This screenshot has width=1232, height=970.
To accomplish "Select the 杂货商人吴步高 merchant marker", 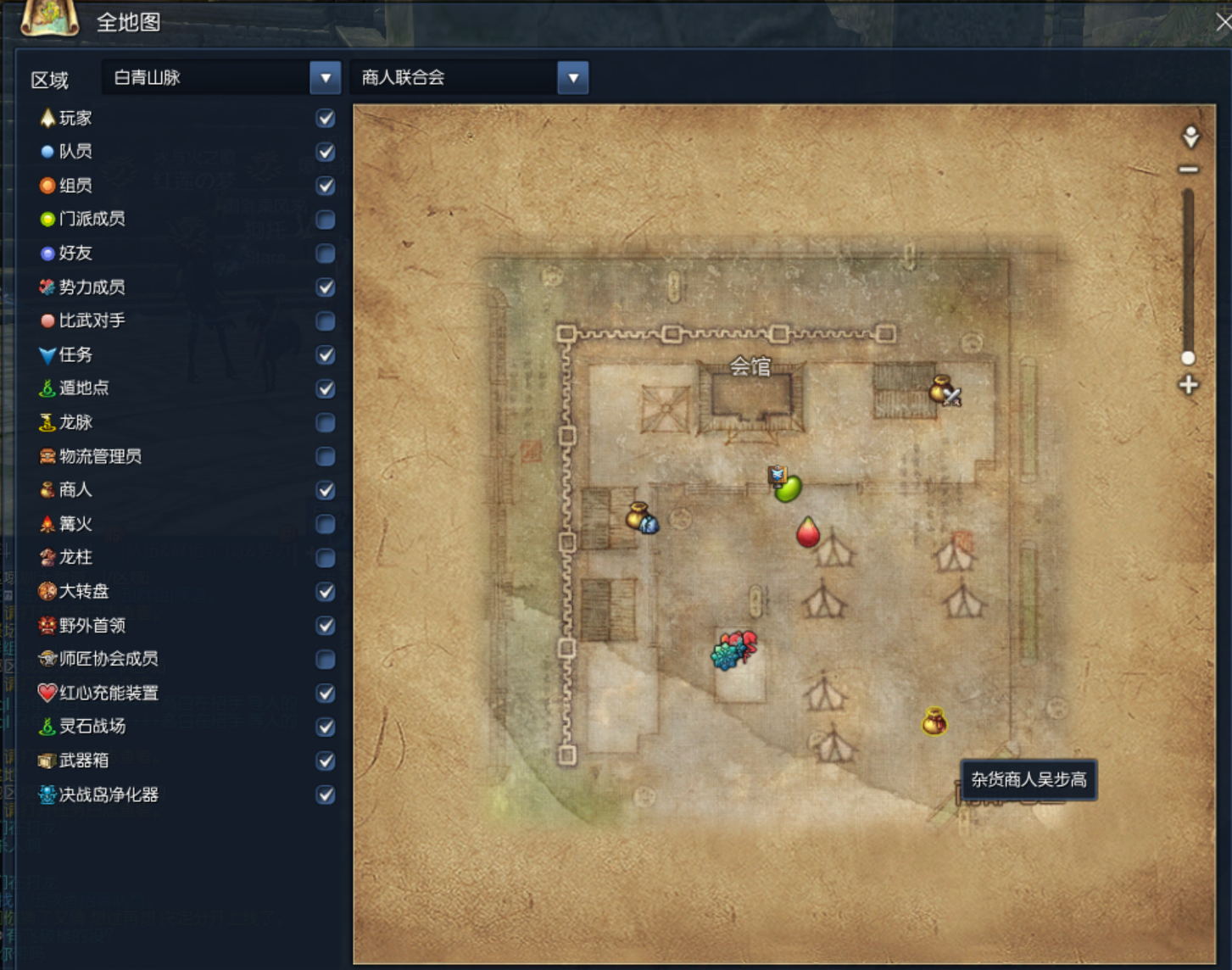I will click(934, 722).
